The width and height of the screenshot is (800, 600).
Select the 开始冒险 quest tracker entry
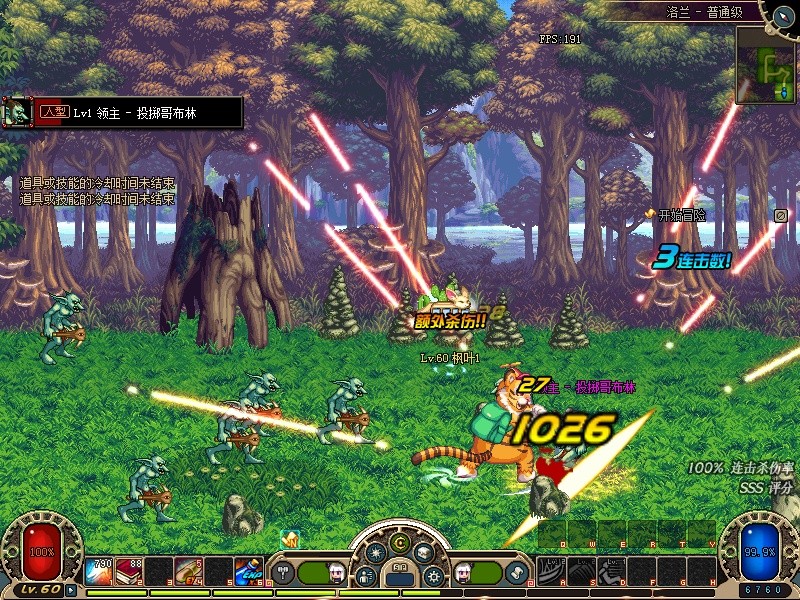click(675, 215)
